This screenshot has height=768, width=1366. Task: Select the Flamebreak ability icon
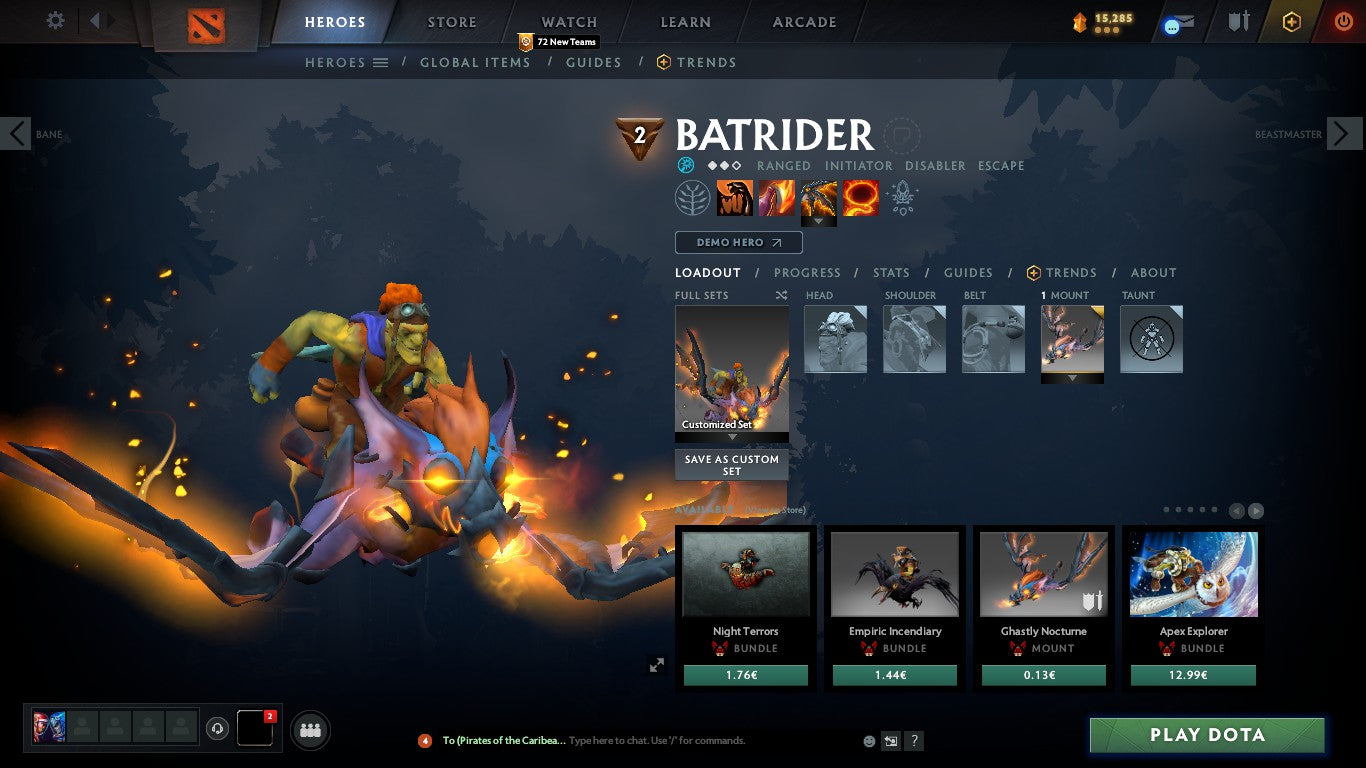point(777,197)
